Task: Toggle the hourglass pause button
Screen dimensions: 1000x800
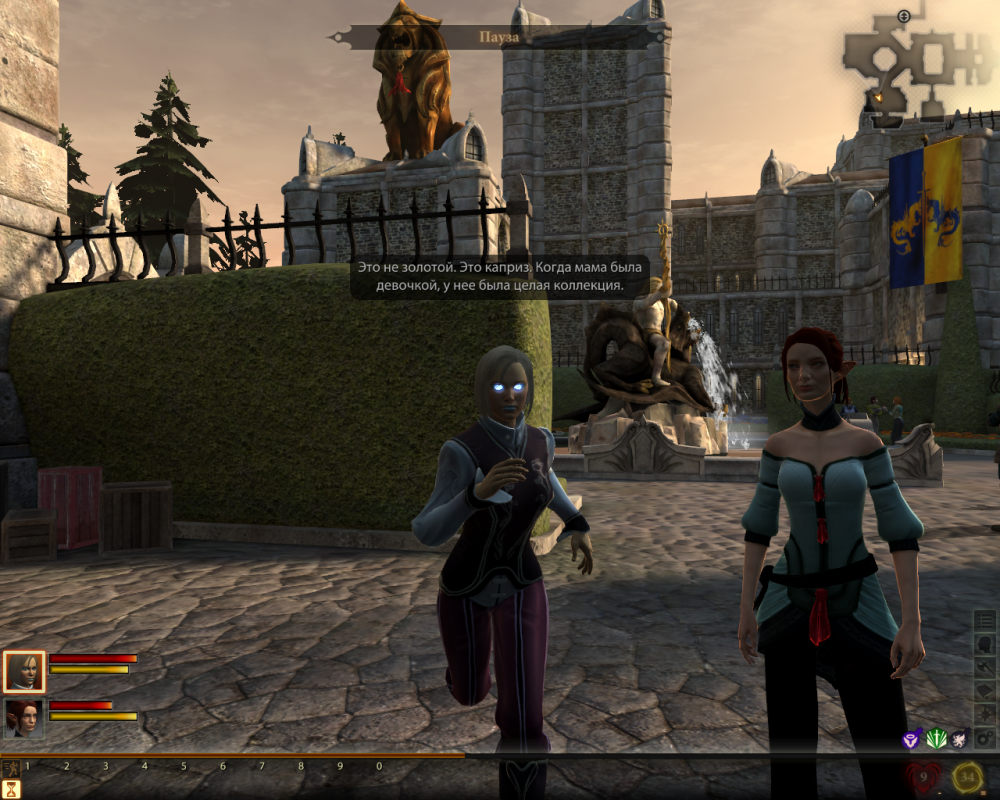Action: tap(12, 788)
